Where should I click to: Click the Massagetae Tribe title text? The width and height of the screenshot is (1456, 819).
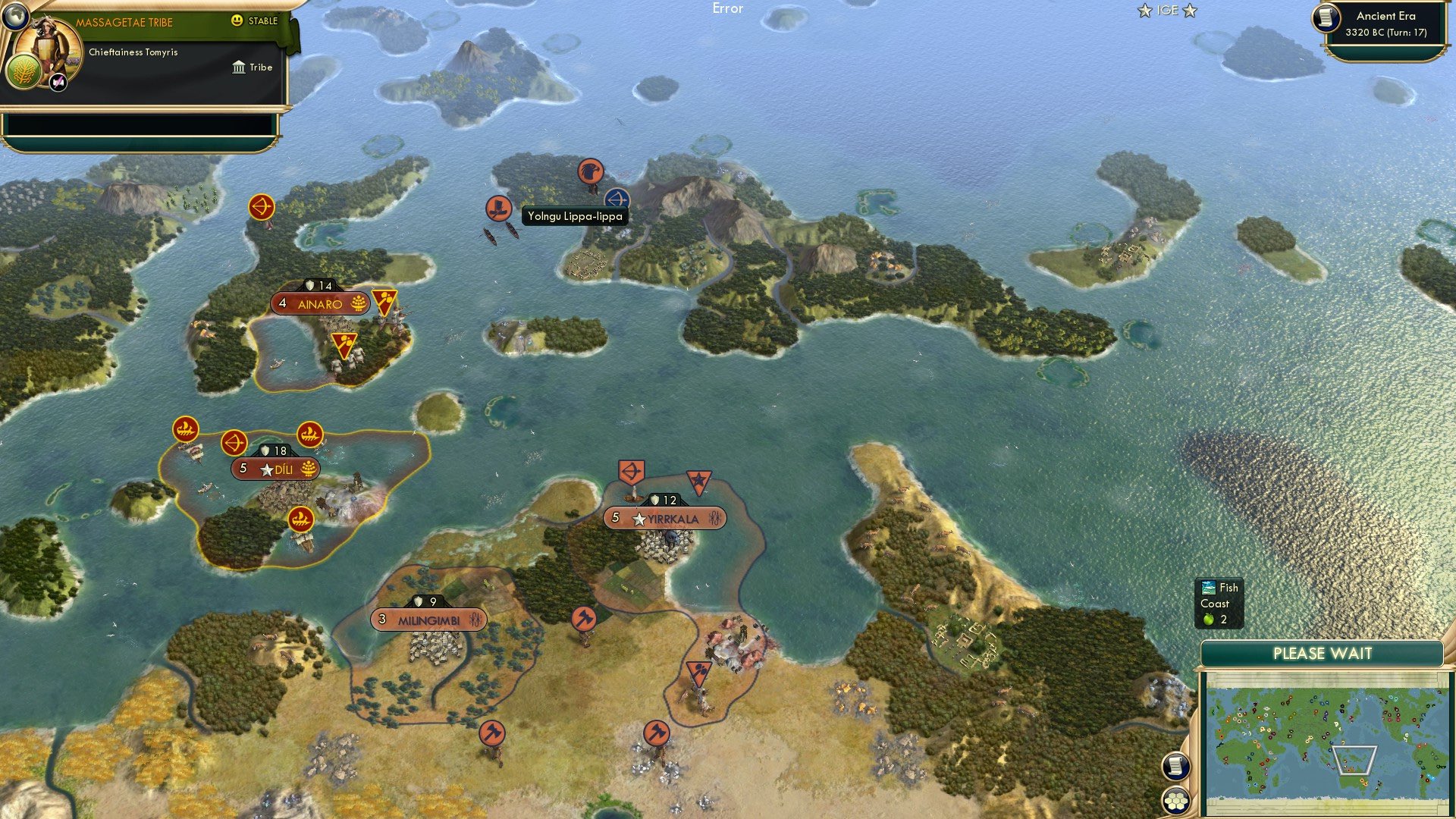pos(126,22)
